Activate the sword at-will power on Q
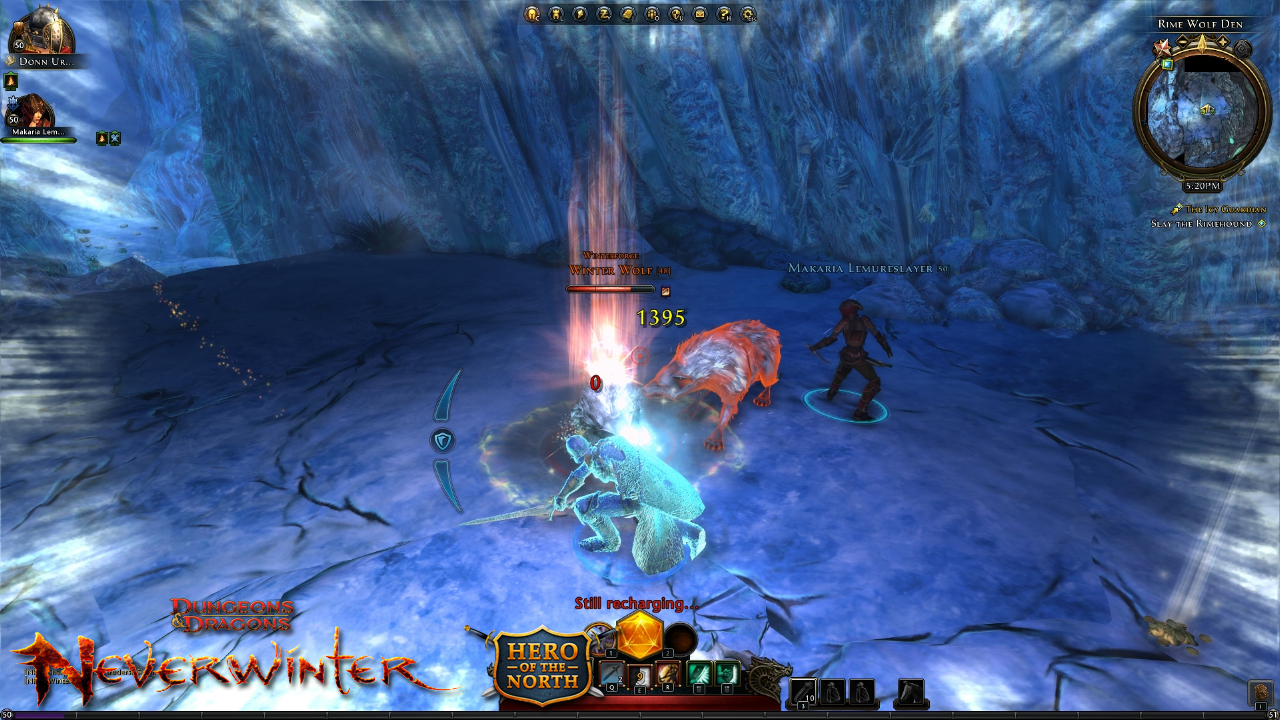The width and height of the screenshot is (1280, 720). click(612, 673)
